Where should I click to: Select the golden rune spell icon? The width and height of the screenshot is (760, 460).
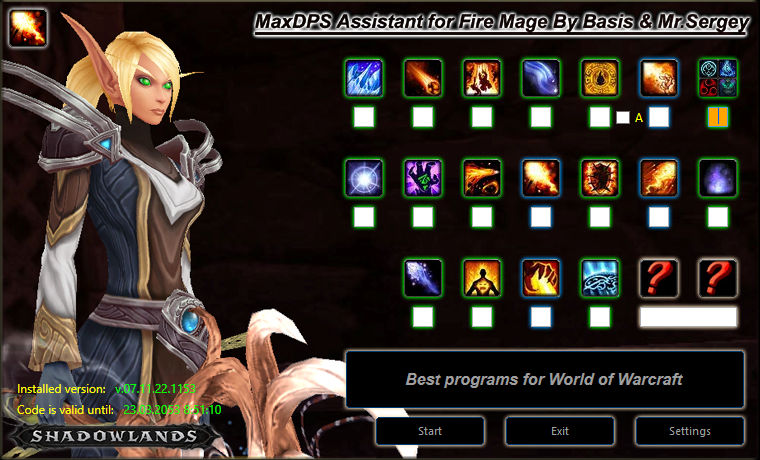point(600,78)
